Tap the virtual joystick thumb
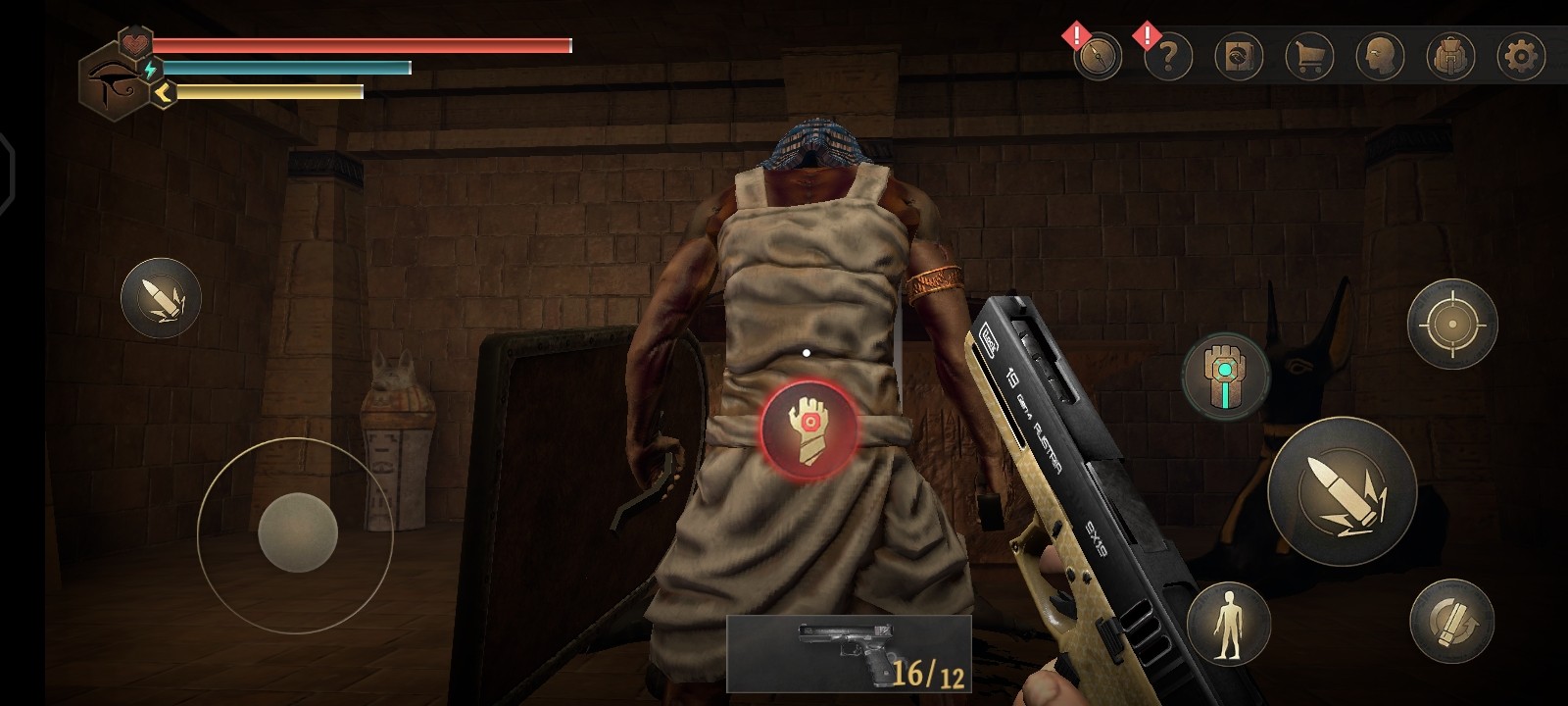The image size is (1568, 706). (298, 532)
